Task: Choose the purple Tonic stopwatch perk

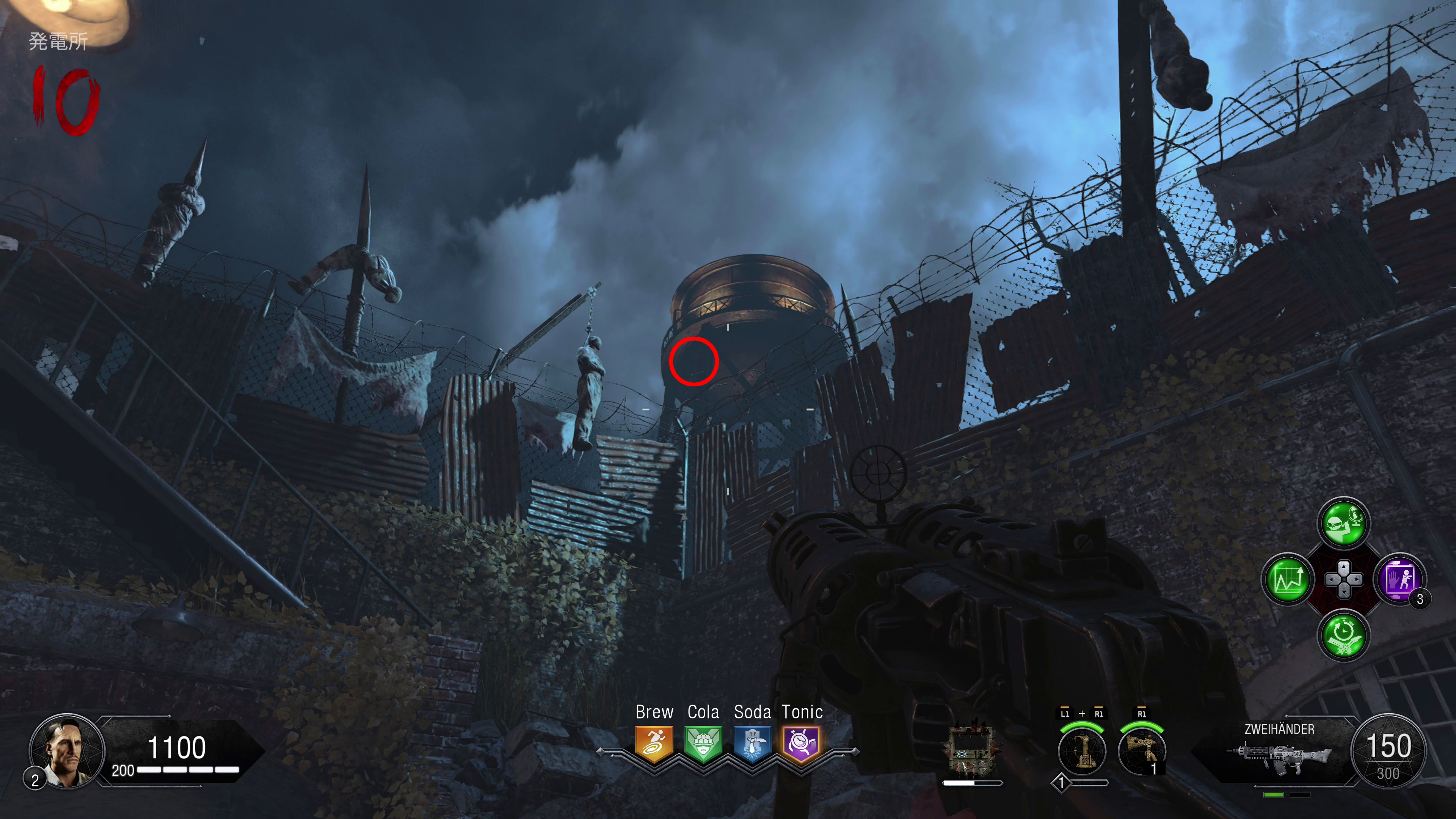Action: click(802, 743)
